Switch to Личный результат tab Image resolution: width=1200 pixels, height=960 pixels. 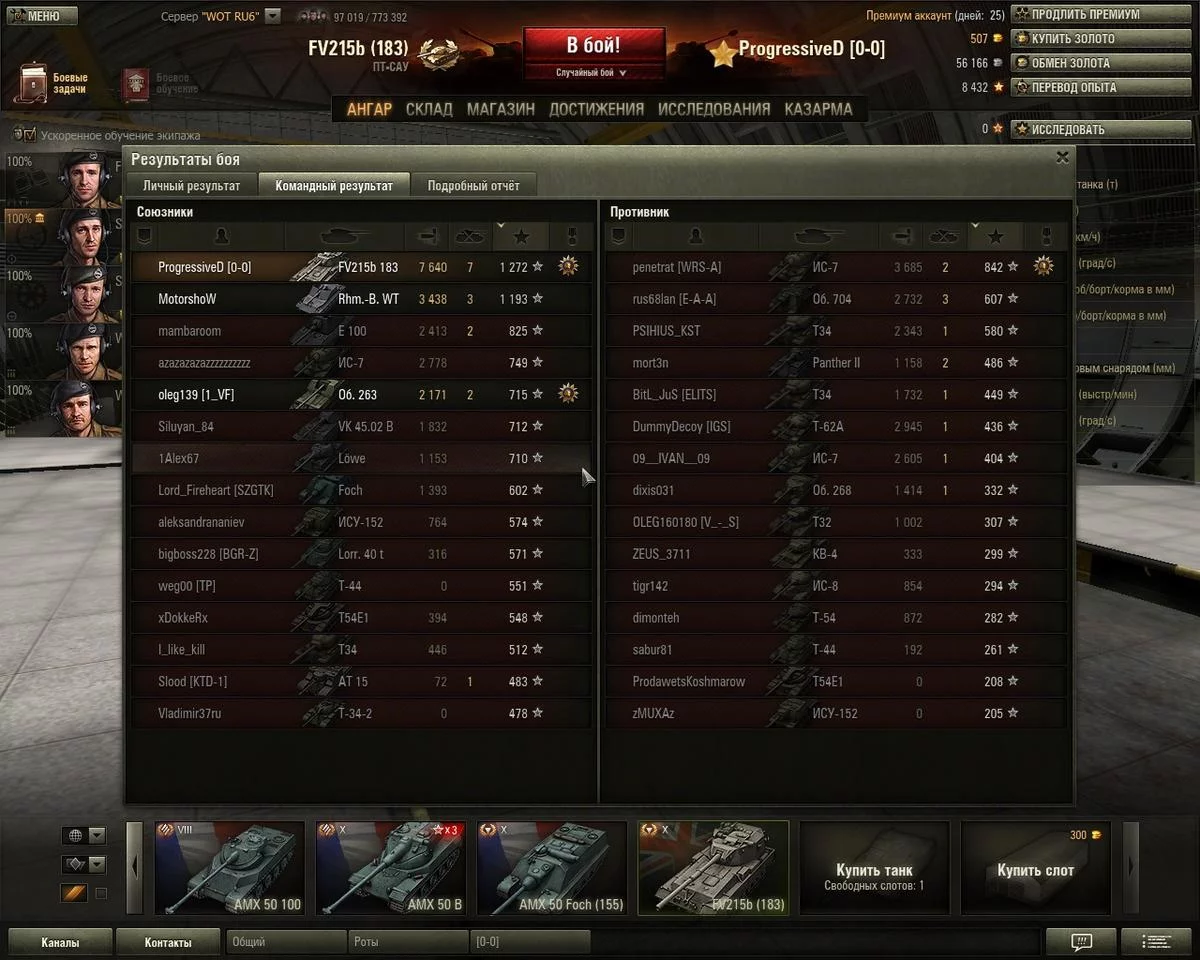pos(191,185)
